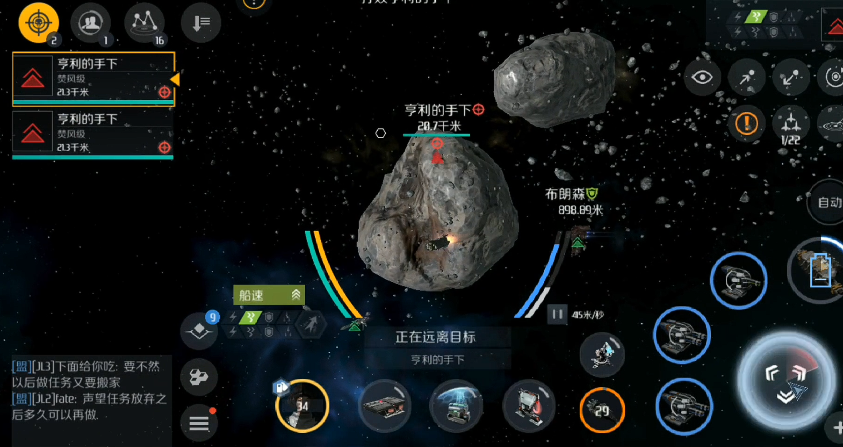
Task: Open the three-line main menu button
Action: click(199, 421)
